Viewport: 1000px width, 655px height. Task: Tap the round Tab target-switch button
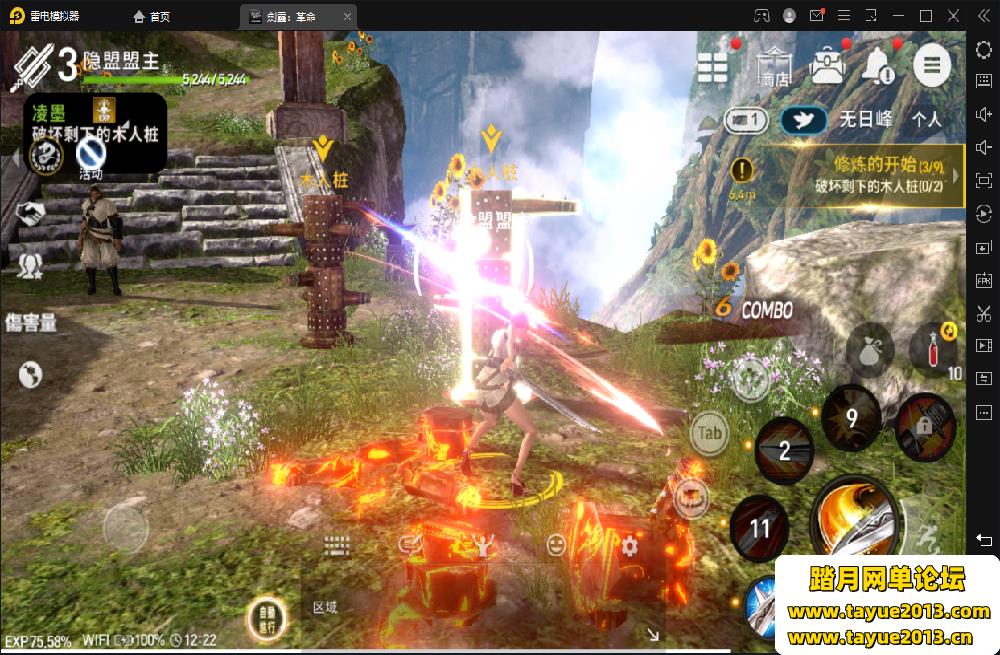pyautogui.click(x=711, y=433)
